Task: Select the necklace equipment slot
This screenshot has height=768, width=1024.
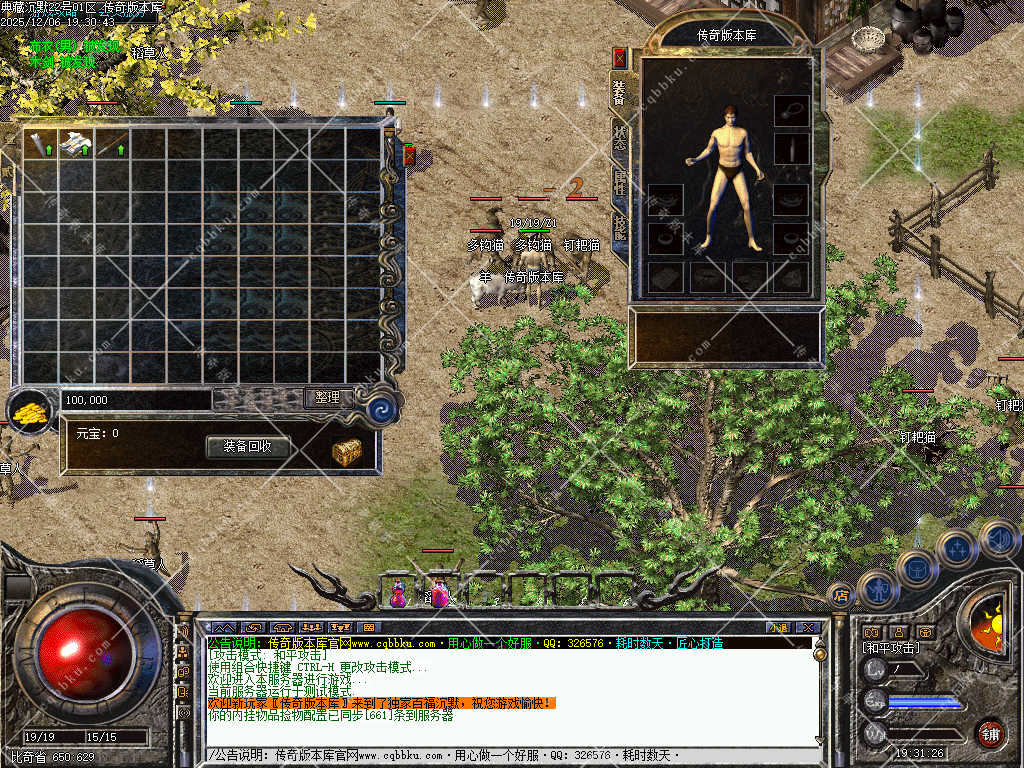Action: pyautogui.click(x=791, y=110)
